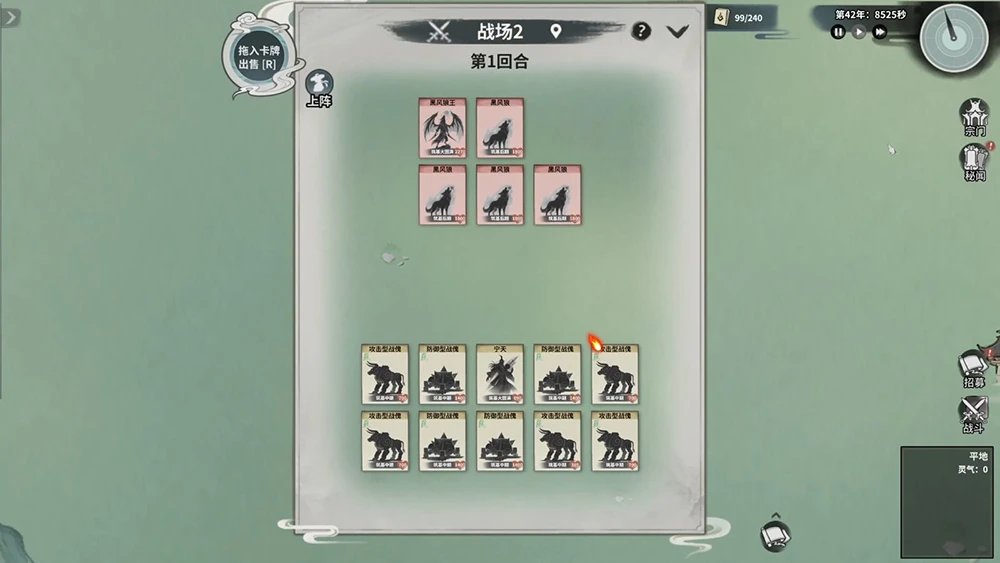1000x563 pixels.
Task: Open the book icon below the panel
Action: pos(775,536)
